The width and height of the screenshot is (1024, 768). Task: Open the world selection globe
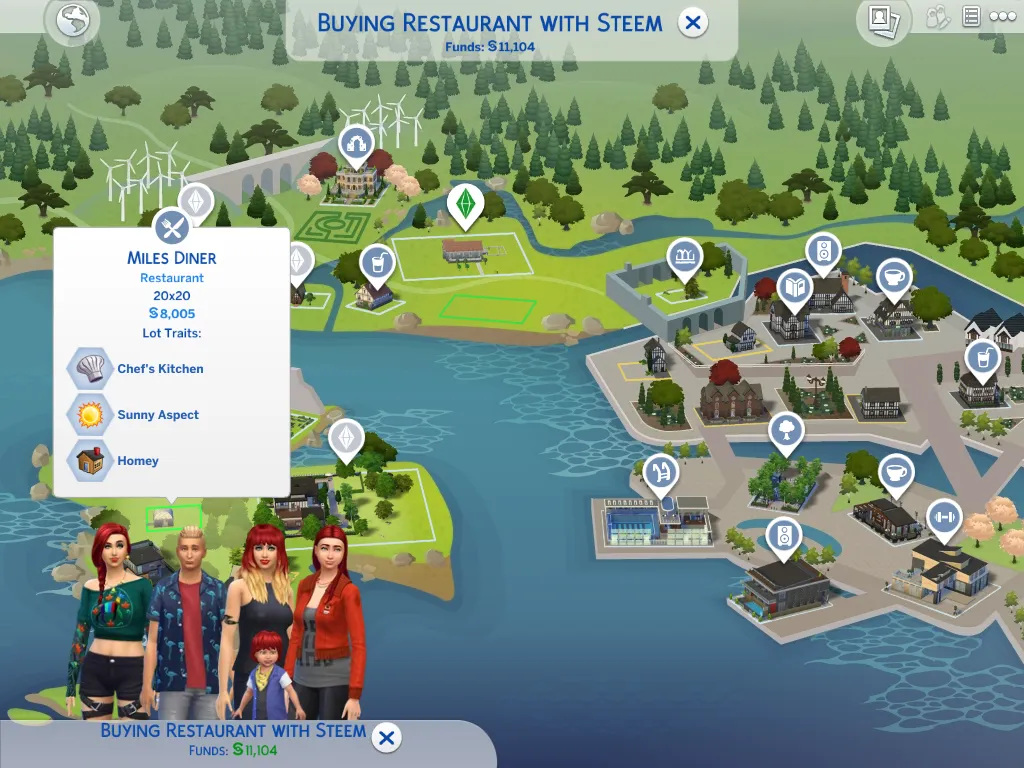(x=72, y=21)
